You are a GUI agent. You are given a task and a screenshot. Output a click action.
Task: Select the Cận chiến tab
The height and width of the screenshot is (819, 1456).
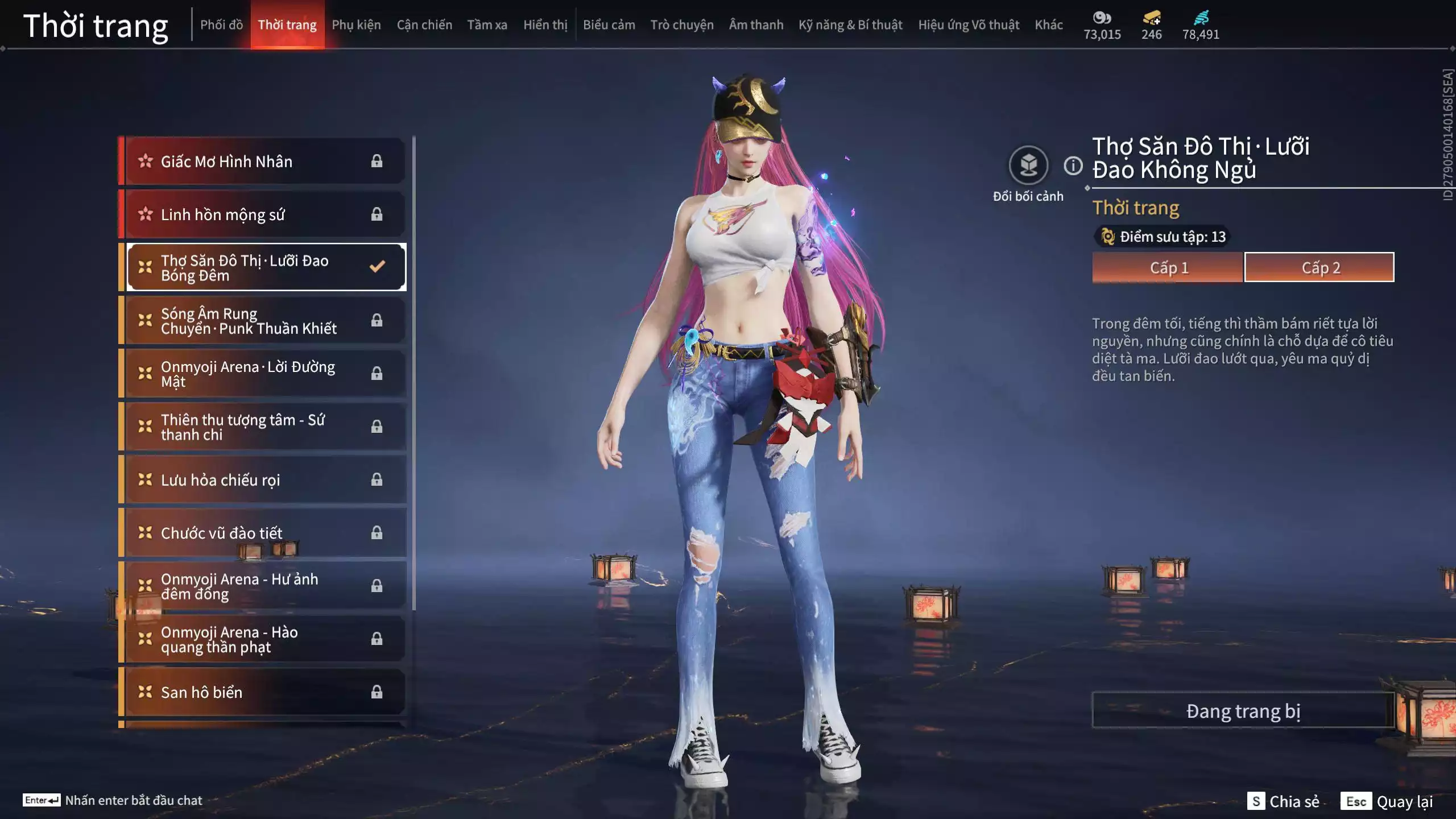tap(424, 25)
